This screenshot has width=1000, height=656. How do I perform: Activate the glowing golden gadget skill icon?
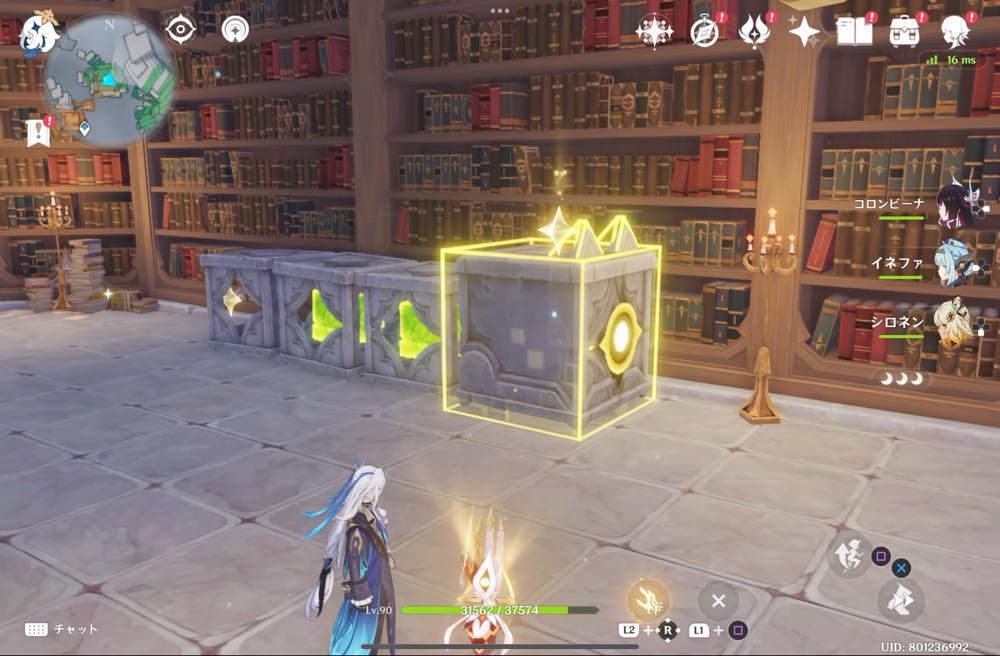pyautogui.click(x=647, y=599)
